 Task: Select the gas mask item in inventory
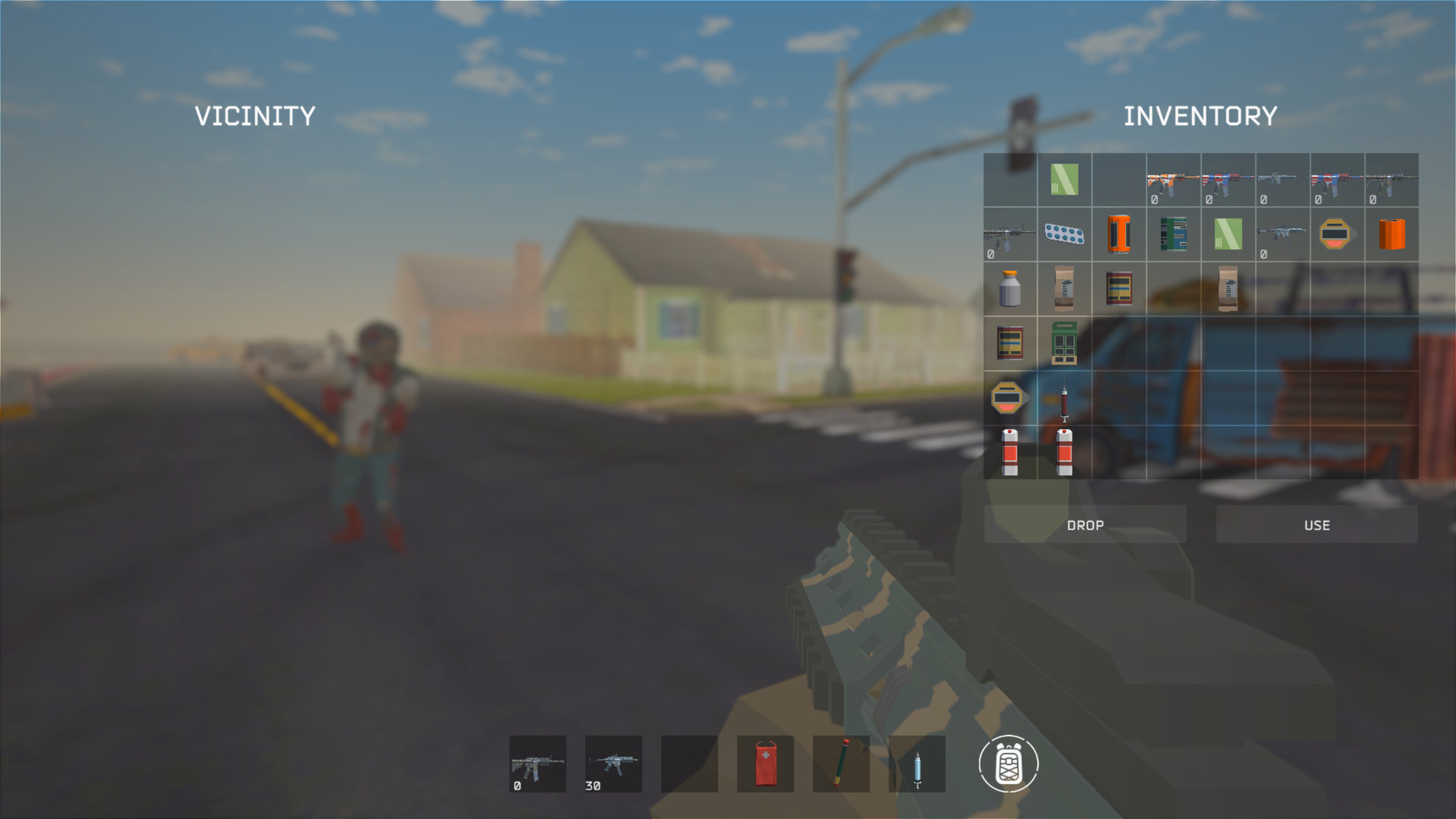1337,234
